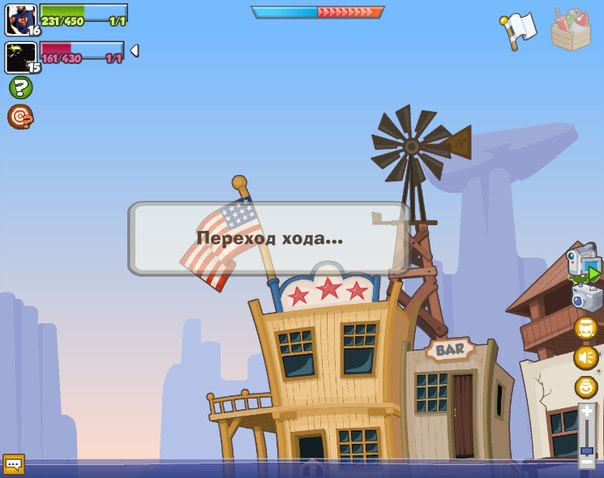Select the level 15 opponent avatar

pos(20,57)
